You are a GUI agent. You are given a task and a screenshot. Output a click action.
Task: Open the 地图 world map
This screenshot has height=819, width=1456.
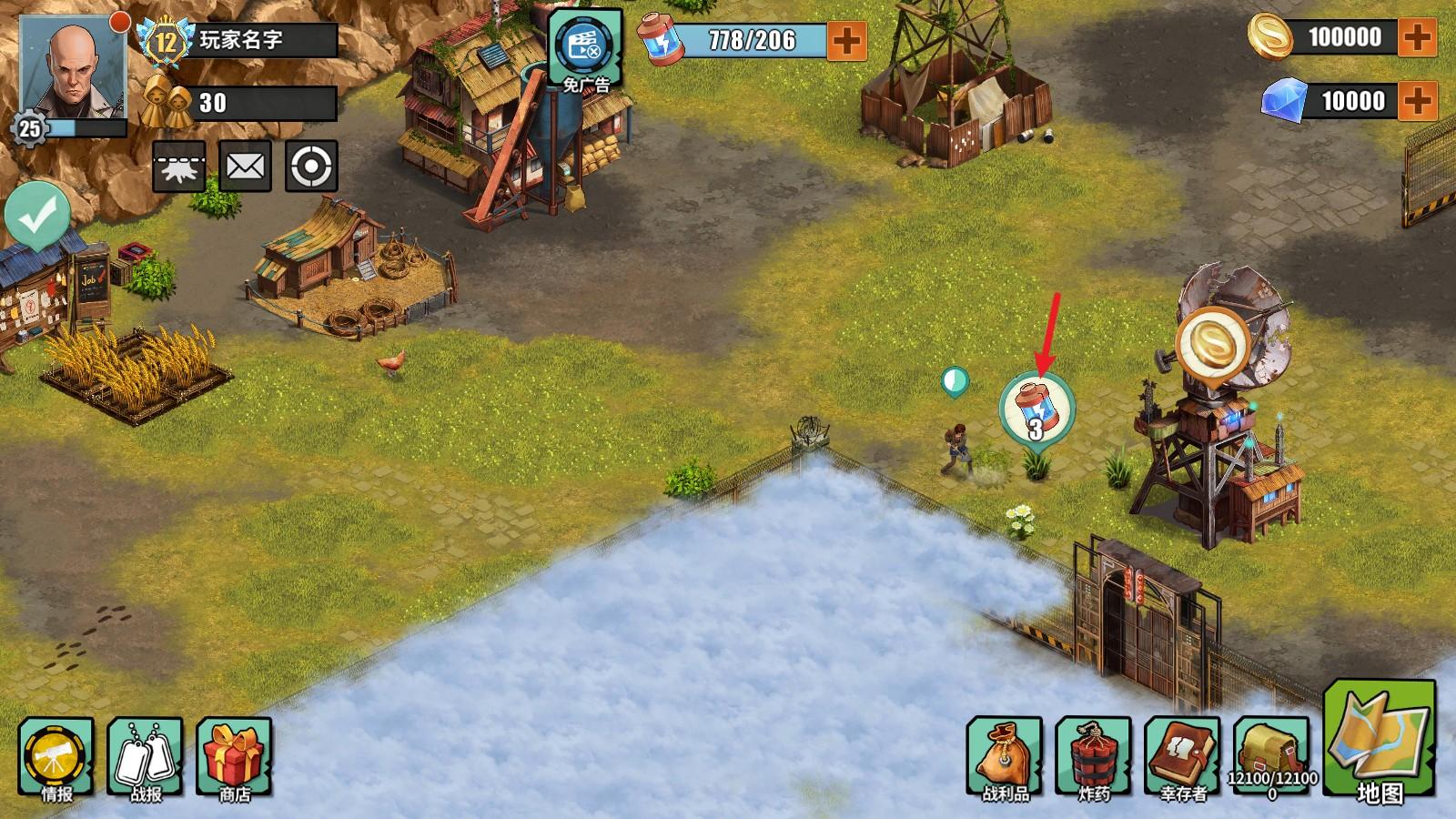1379,742
